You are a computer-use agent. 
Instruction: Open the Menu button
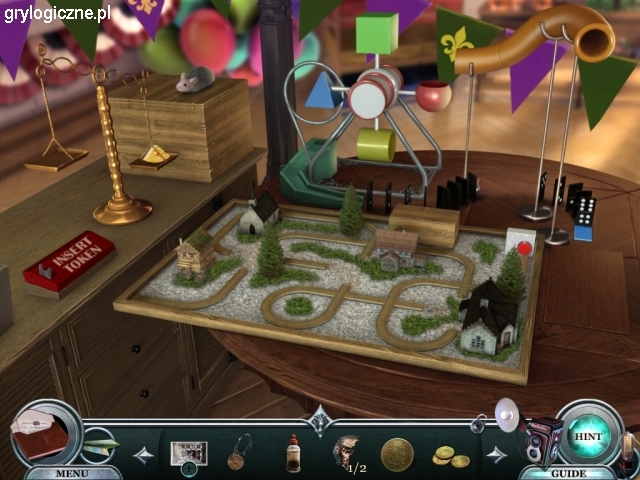pos(71,473)
